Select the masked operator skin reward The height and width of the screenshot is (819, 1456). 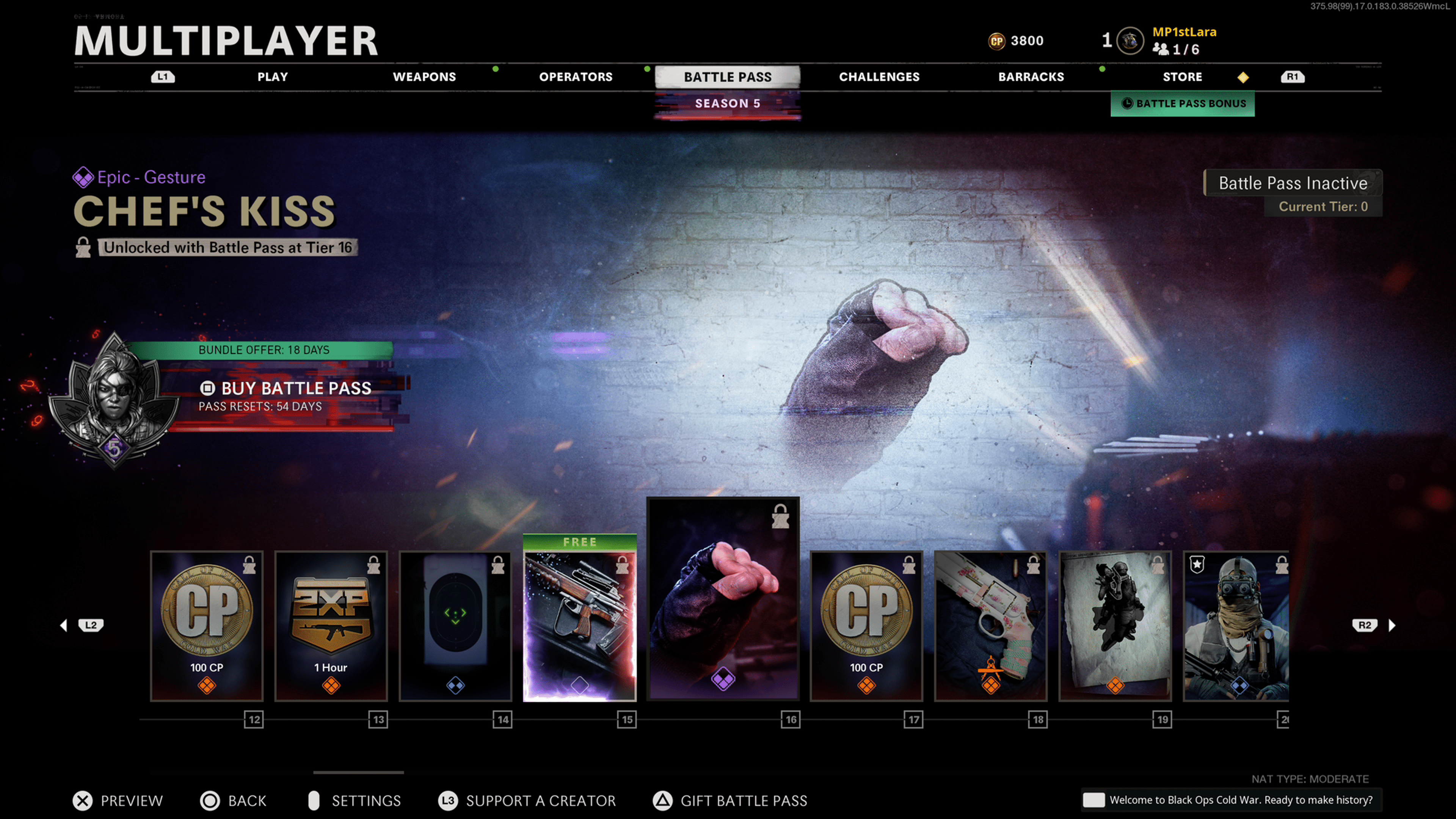(x=1236, y=626)
